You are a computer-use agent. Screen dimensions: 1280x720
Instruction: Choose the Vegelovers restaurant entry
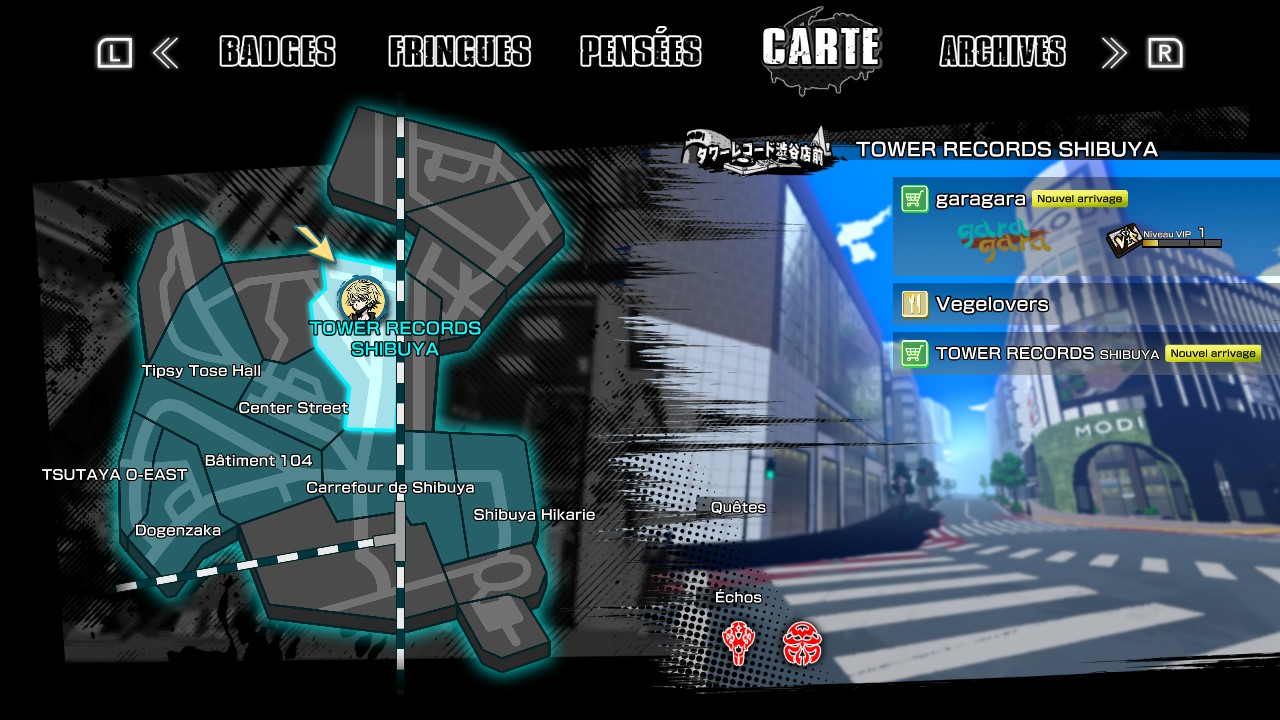[1085, 304]
